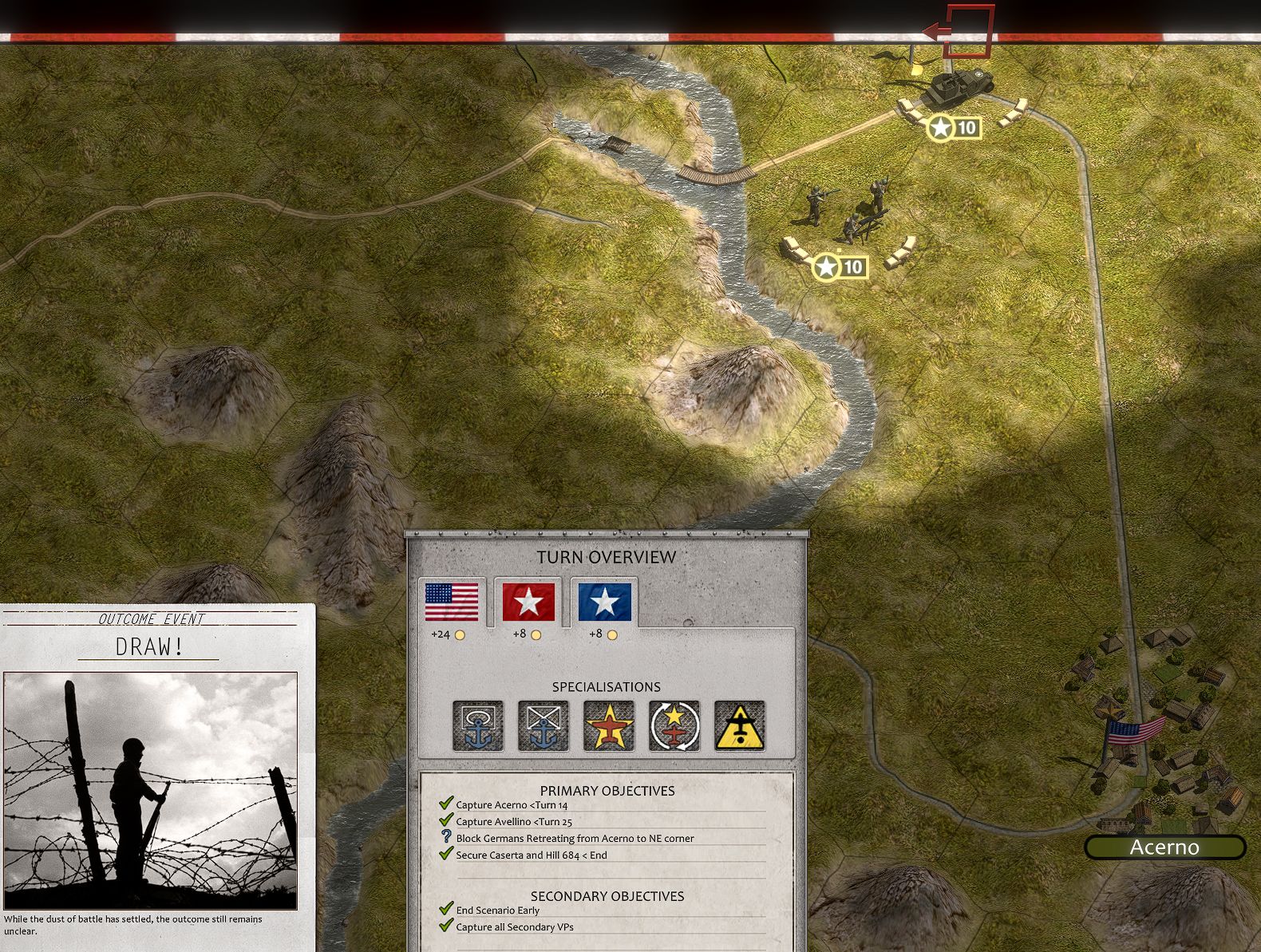Expand the Capture Avellino objective entry
1261x952 pixels.
445,821
